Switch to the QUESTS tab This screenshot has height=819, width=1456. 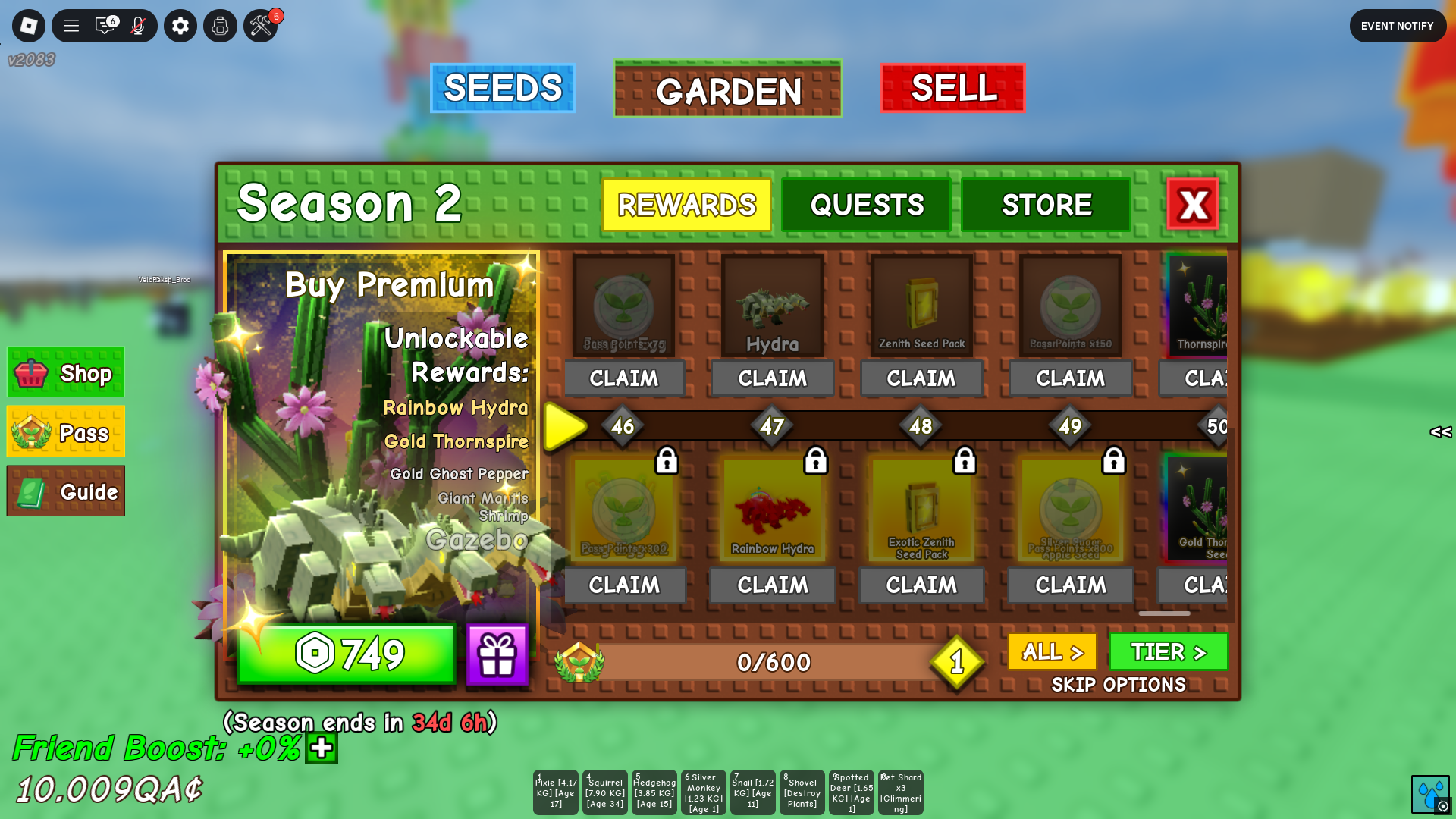click(866, 204)
